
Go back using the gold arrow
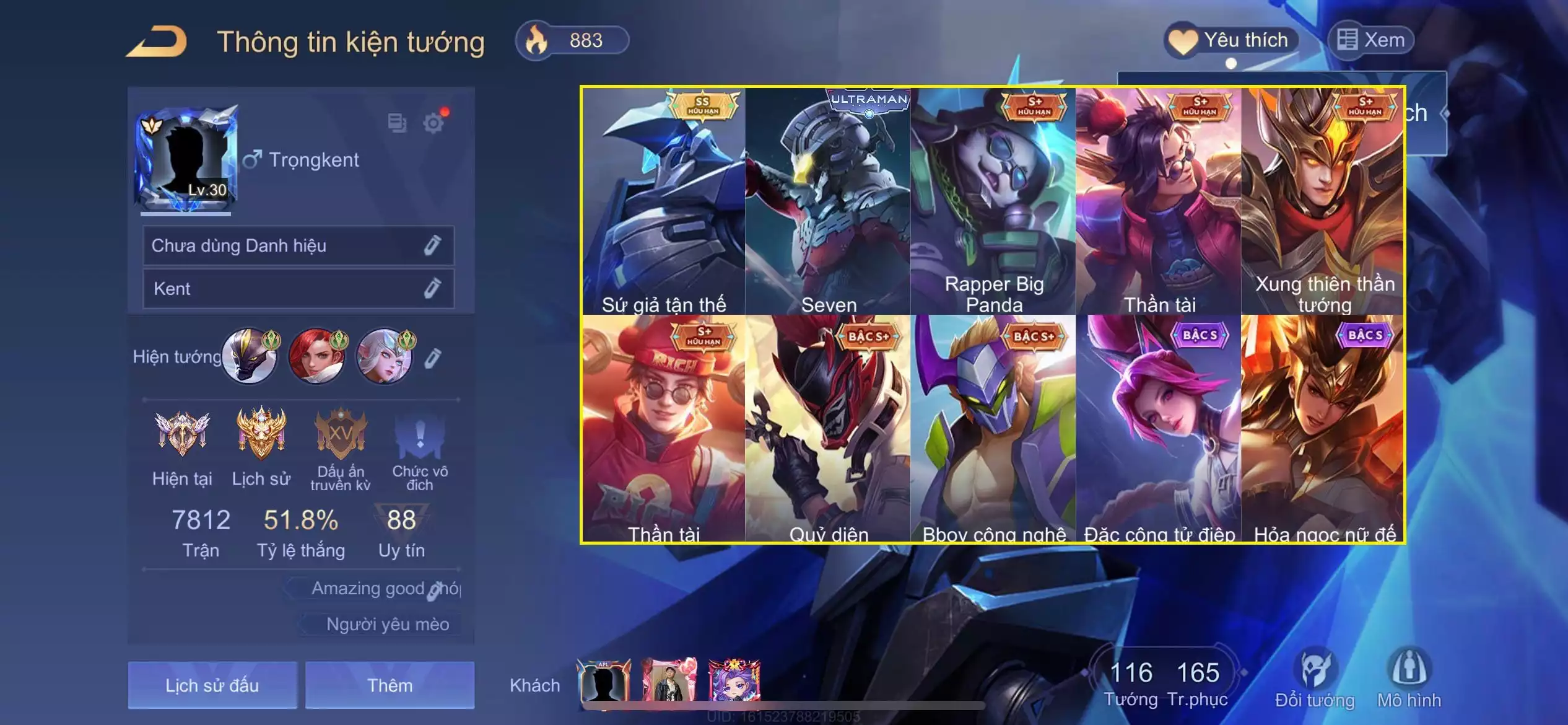[157, 42]
